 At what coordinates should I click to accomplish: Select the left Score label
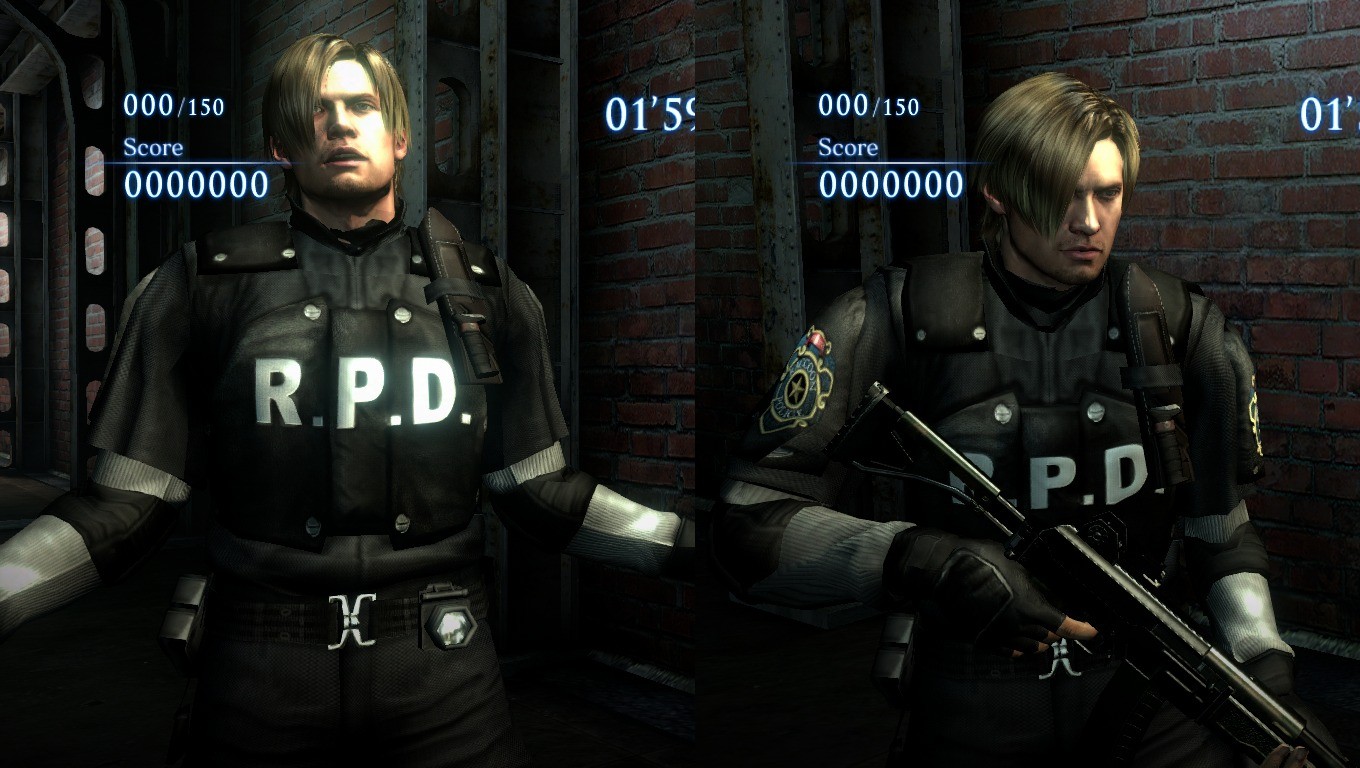pos(152,146)
